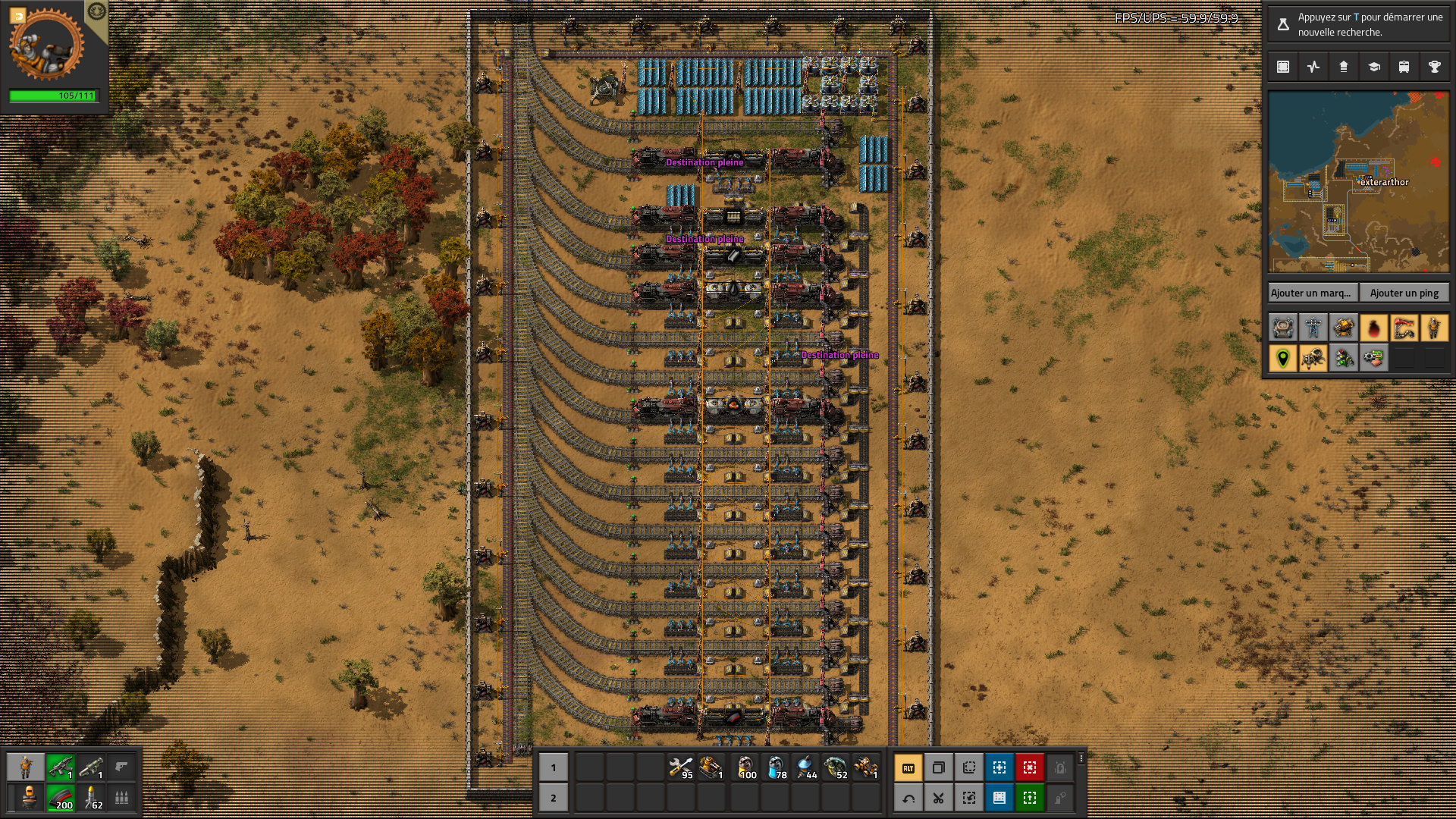The image size is (1456, 819).
Task: Click the undo arrow button
Action: (908, 798)
